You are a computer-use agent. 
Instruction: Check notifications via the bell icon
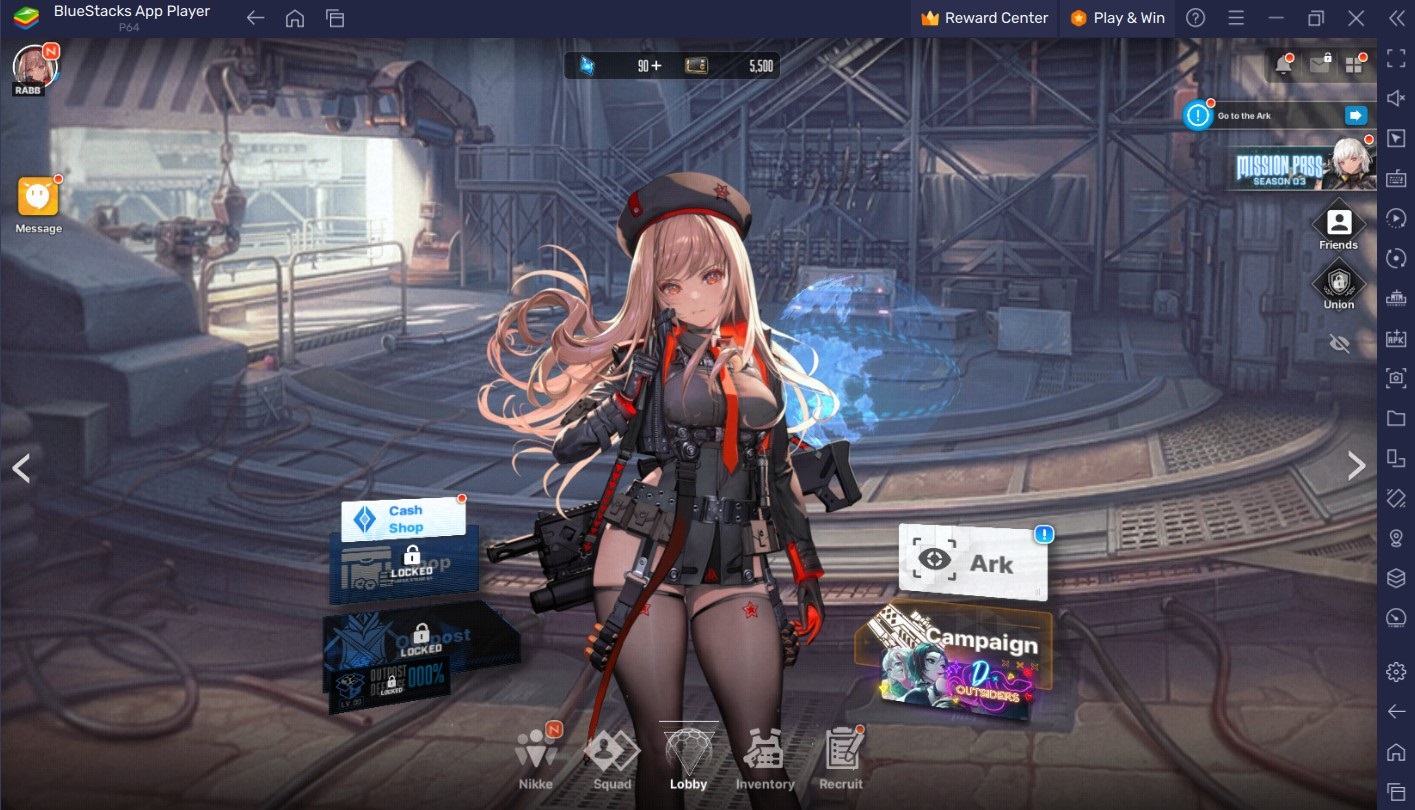pos(1283,65)
